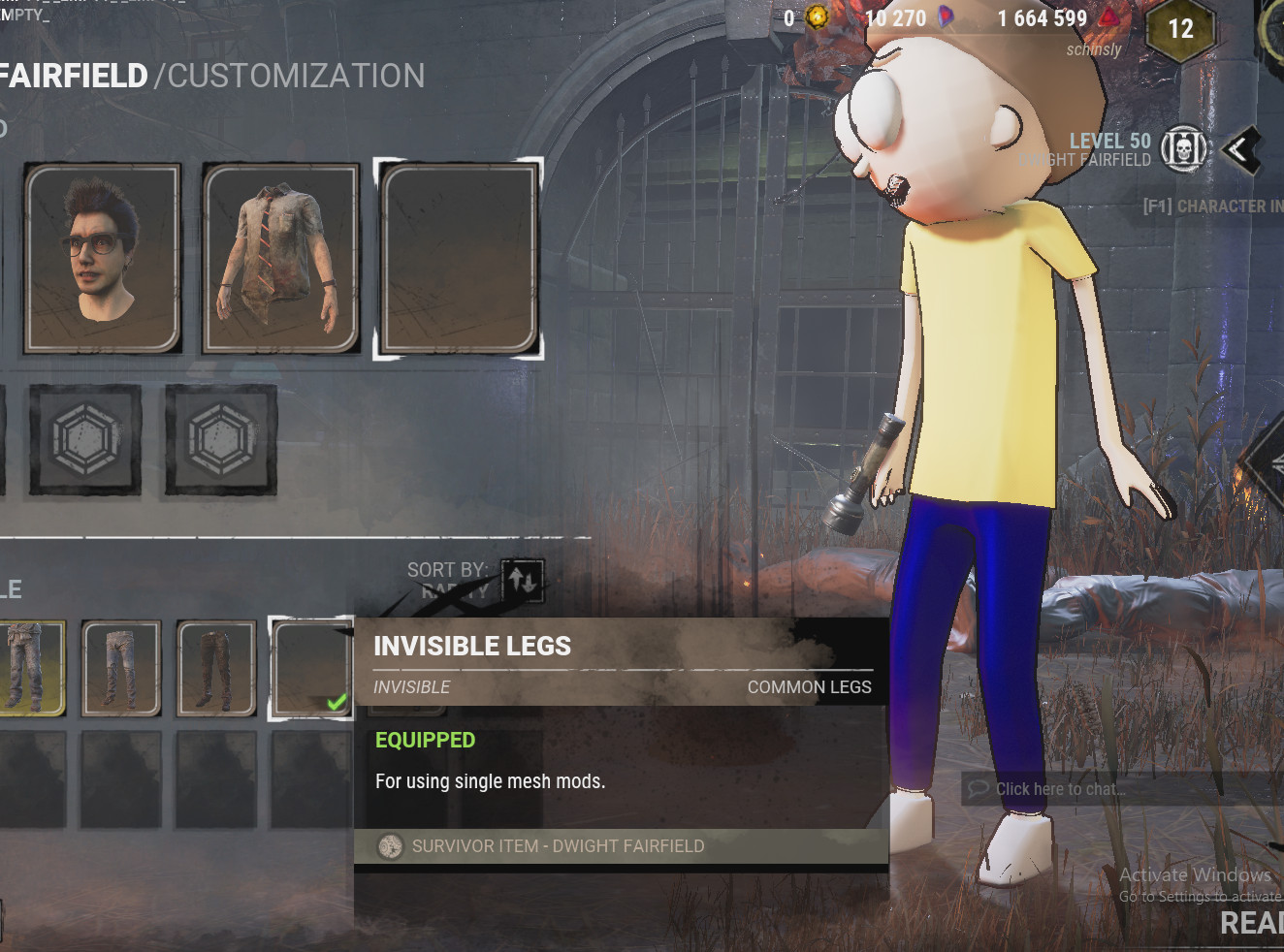Click the Survivor Item skull badge
This screenshot has width=1284, height=952.
click(x=390, y=845)
